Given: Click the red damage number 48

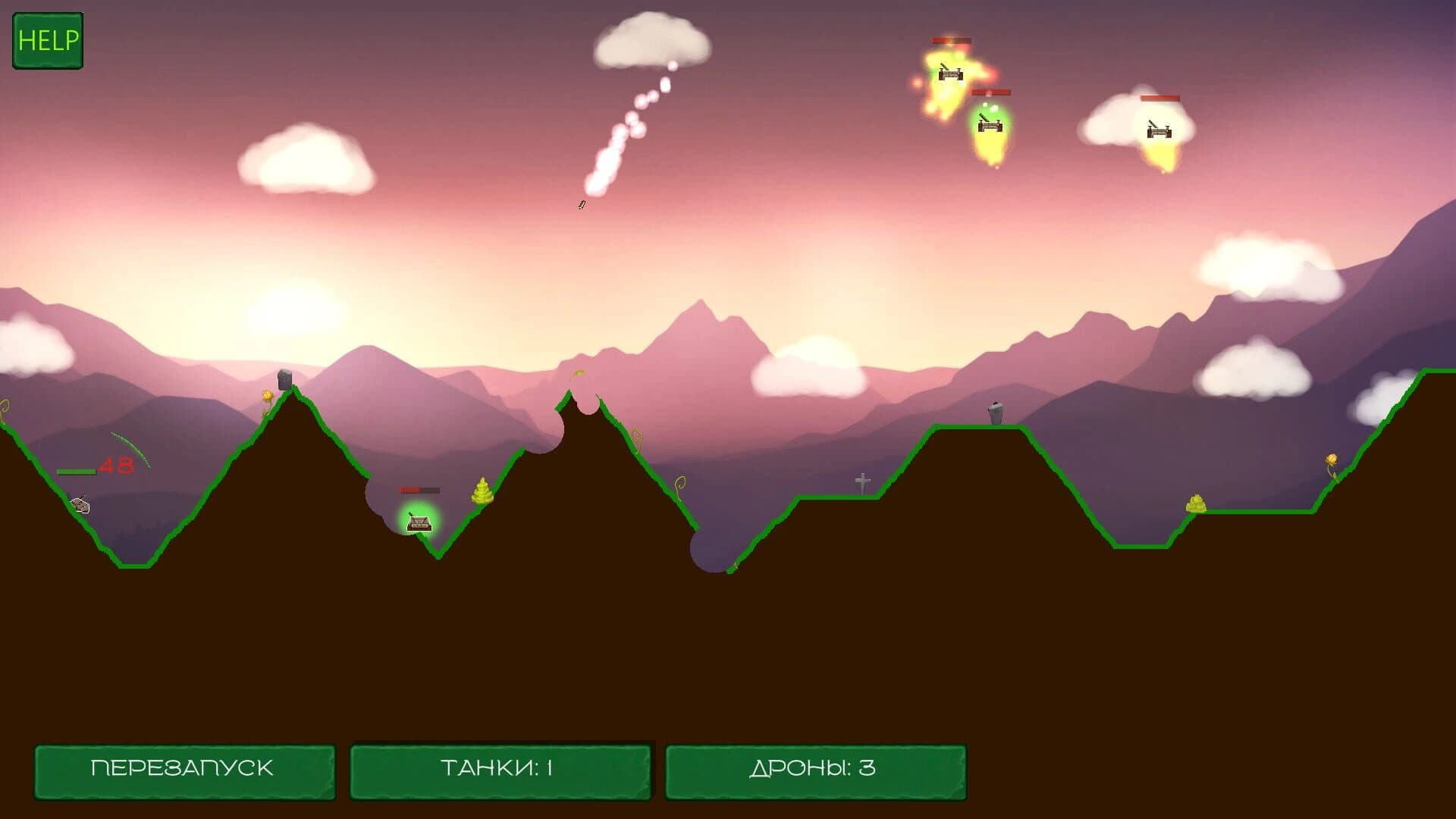Looking at the screenshot, I should (x=116, y=464).
